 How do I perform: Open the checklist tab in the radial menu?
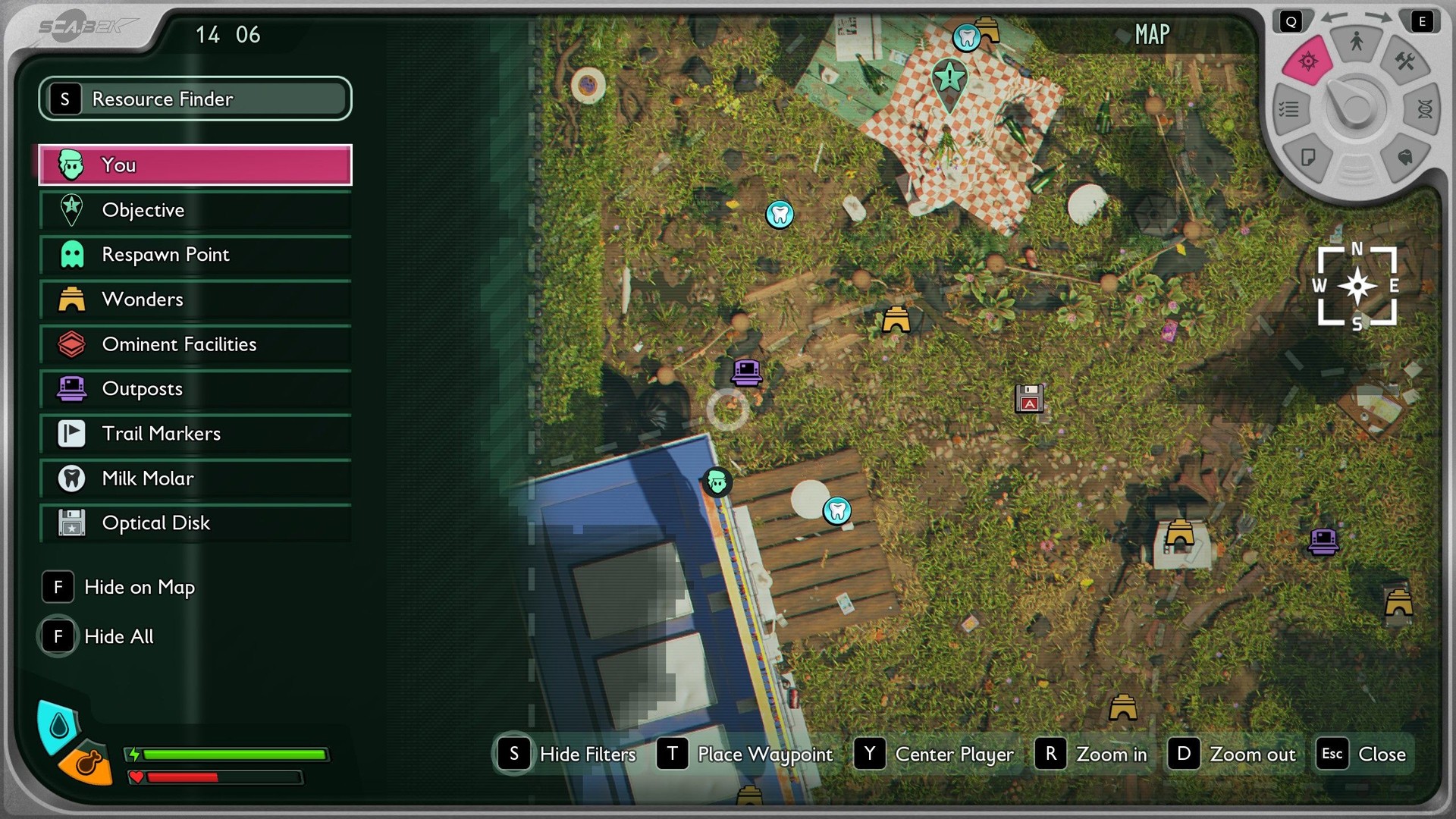1289,110
